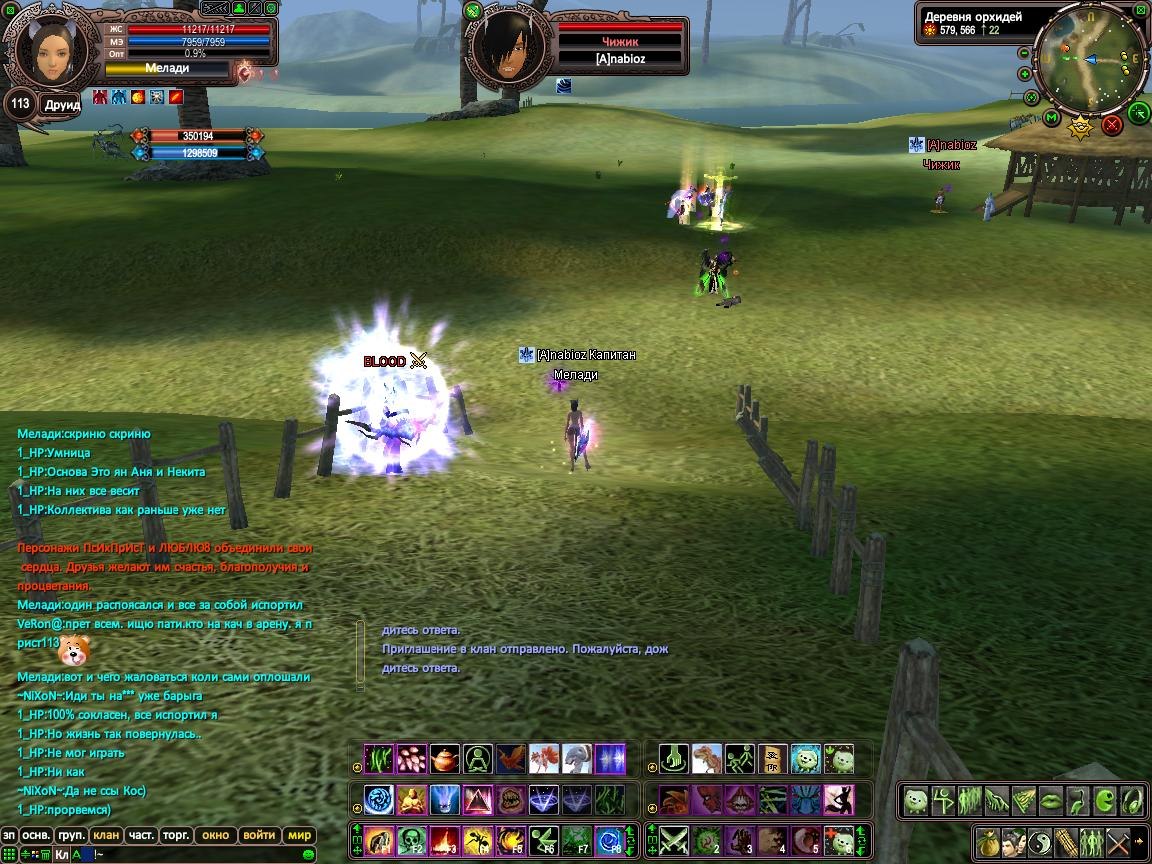Click the red crossed-swords button below the minimap

(x=1112, y=125)
